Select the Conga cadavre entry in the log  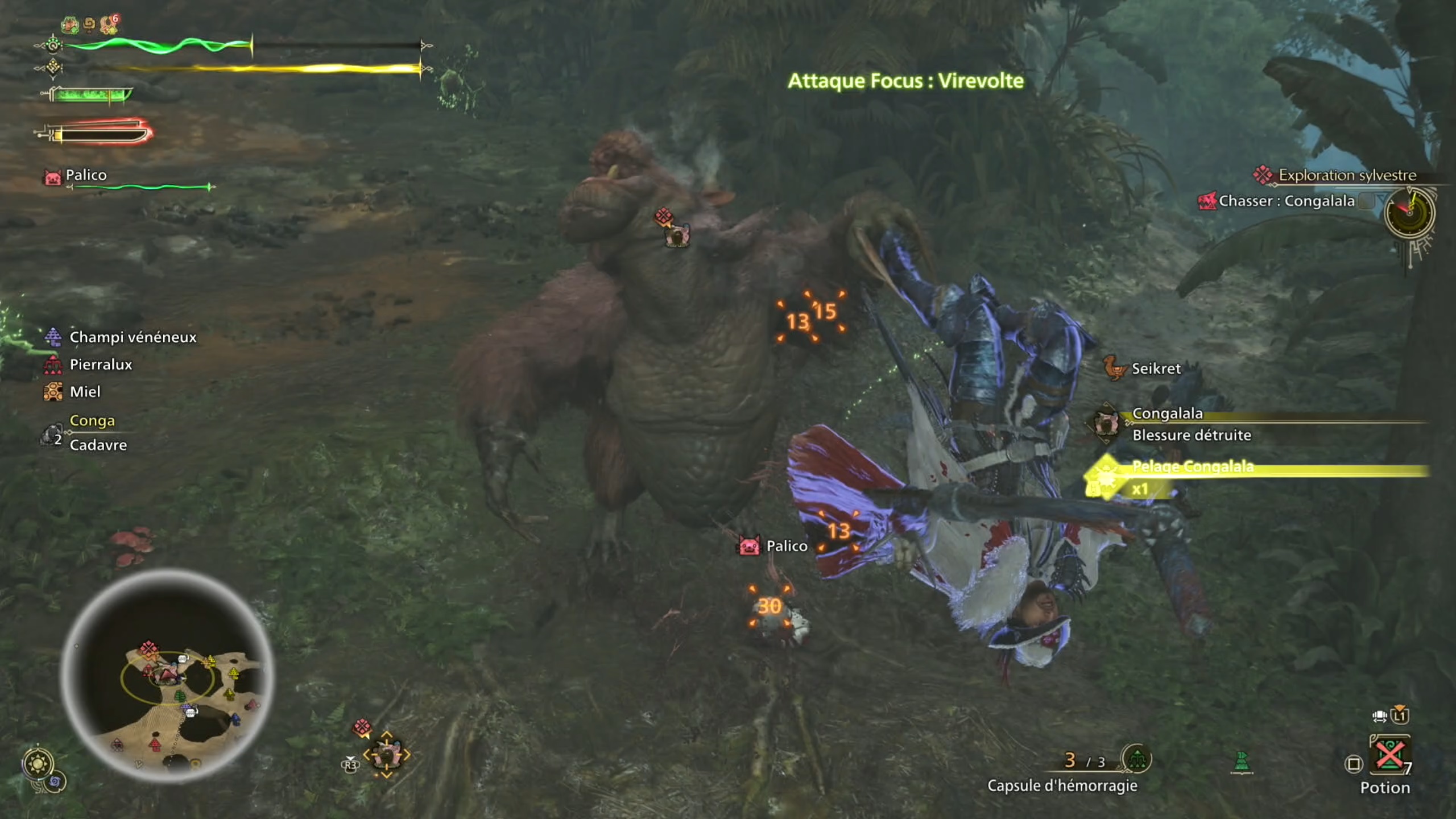coord(91,433)
